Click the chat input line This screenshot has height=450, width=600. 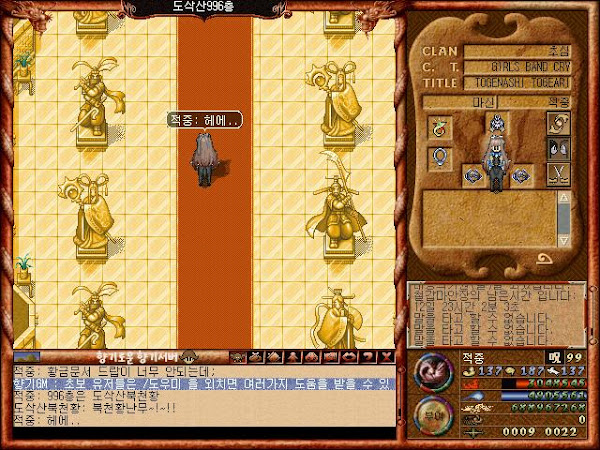[200, 432]
